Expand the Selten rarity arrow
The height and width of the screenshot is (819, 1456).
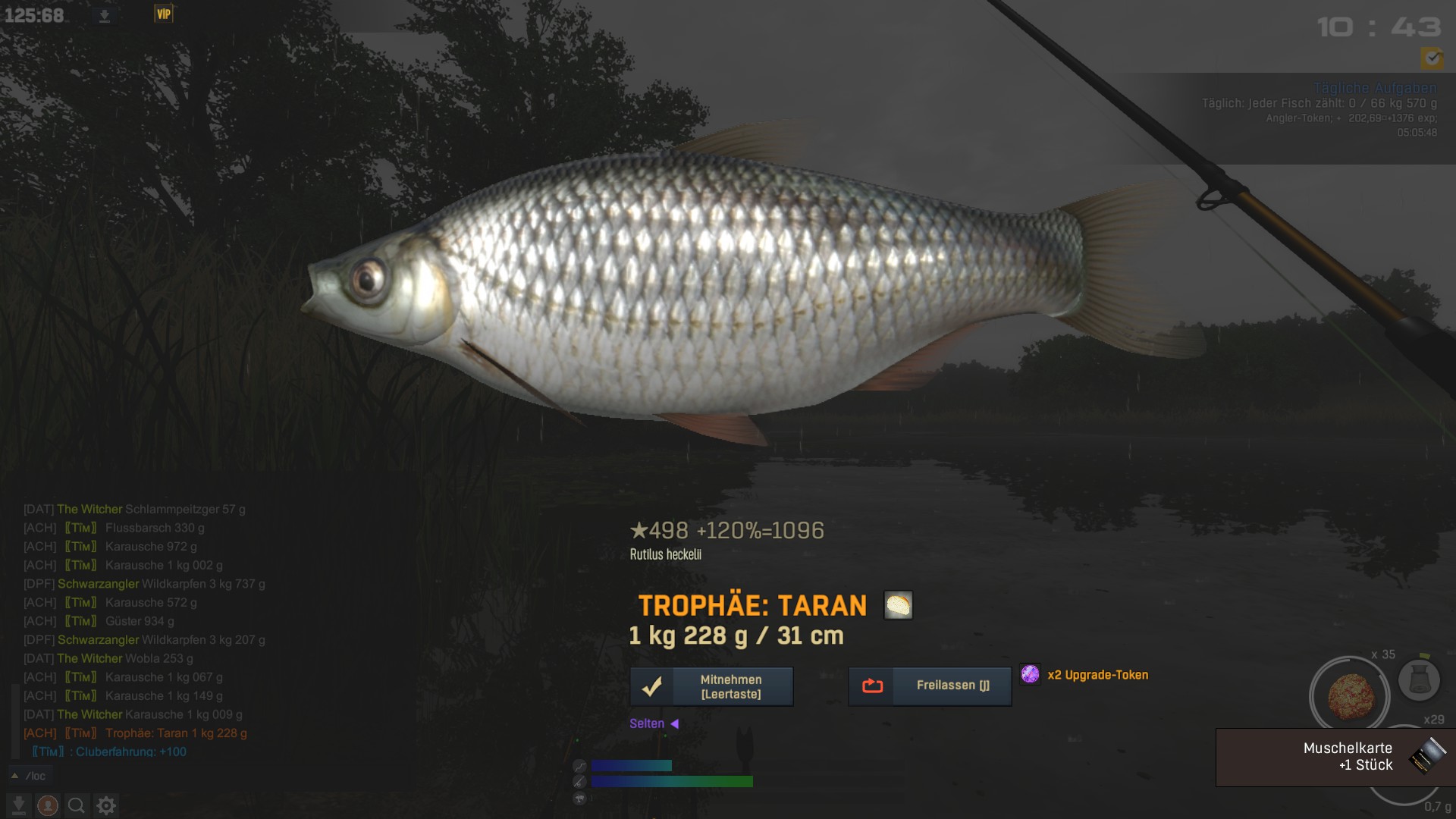[674, 723]
